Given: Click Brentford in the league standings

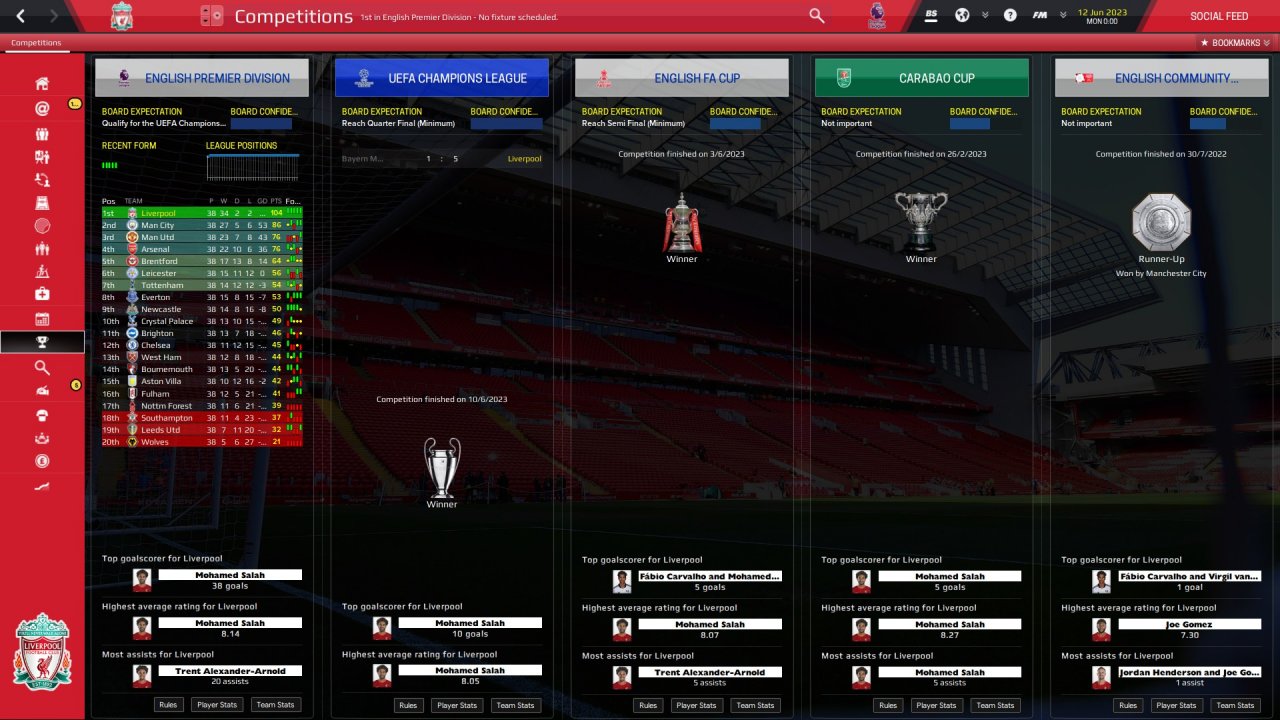Looking at the screenshot, I should (x=158, y=261).
